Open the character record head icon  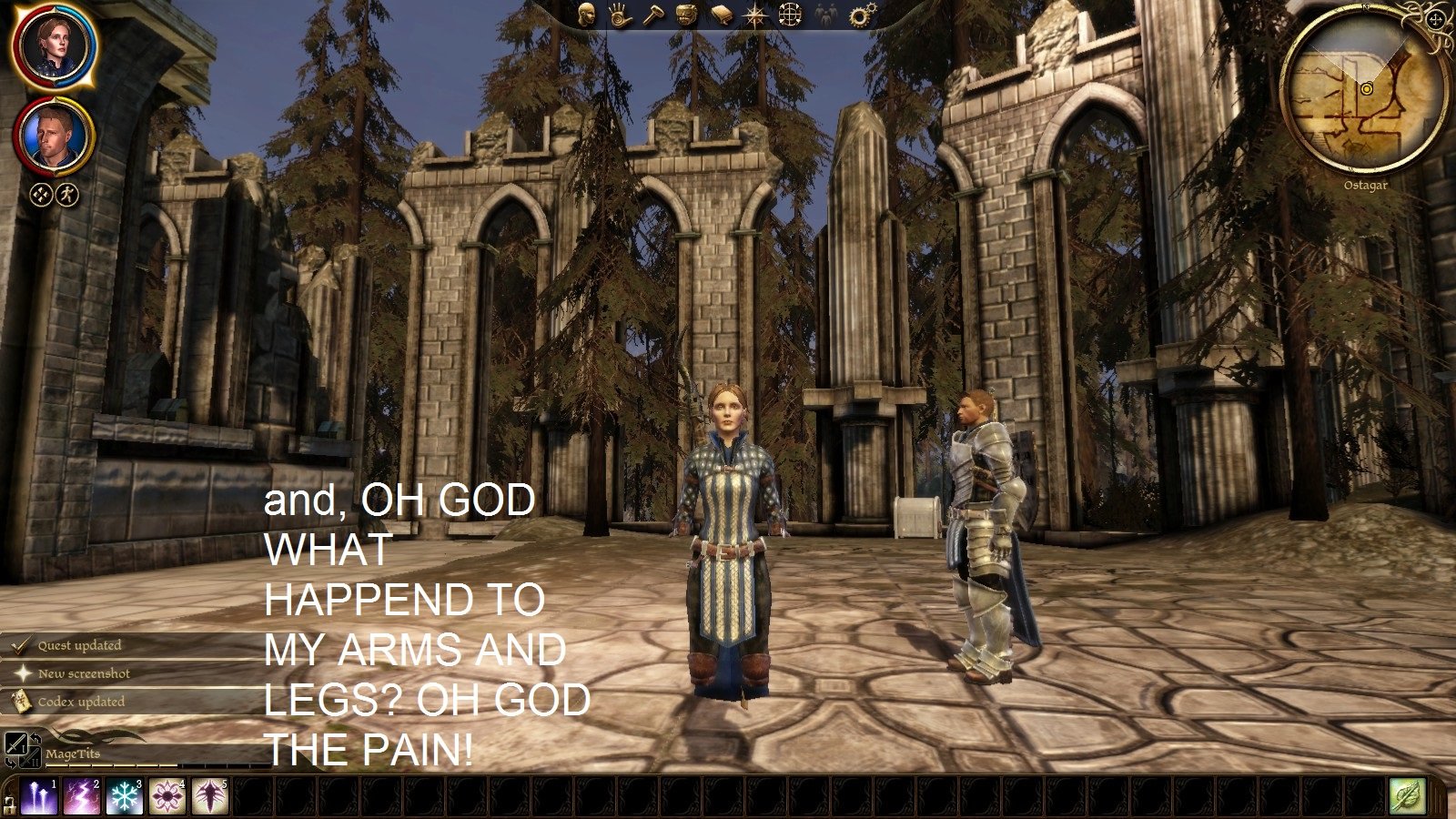pos(587,15)
